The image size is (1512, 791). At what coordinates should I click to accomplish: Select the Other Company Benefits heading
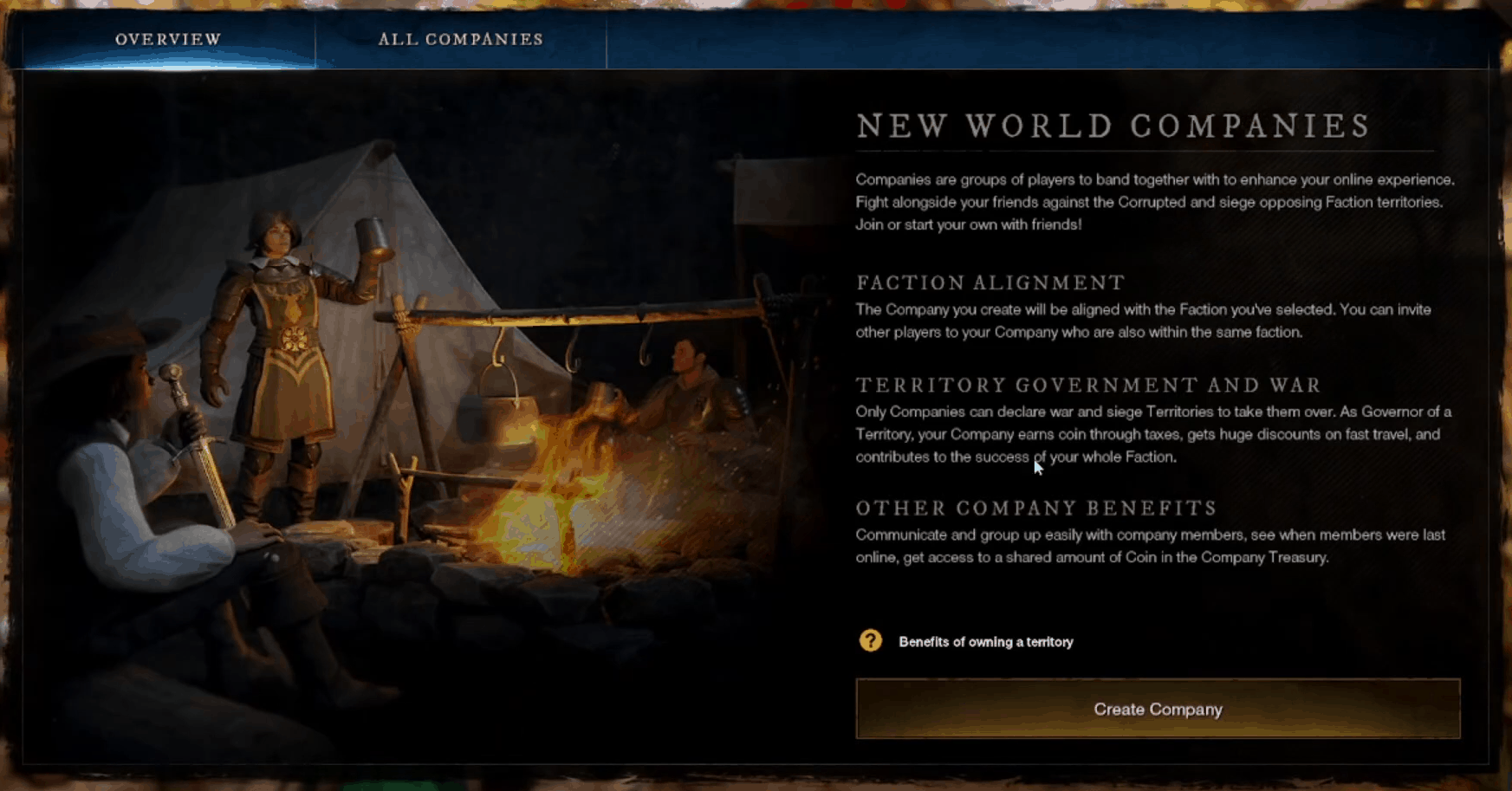(x=1036, y=508)
